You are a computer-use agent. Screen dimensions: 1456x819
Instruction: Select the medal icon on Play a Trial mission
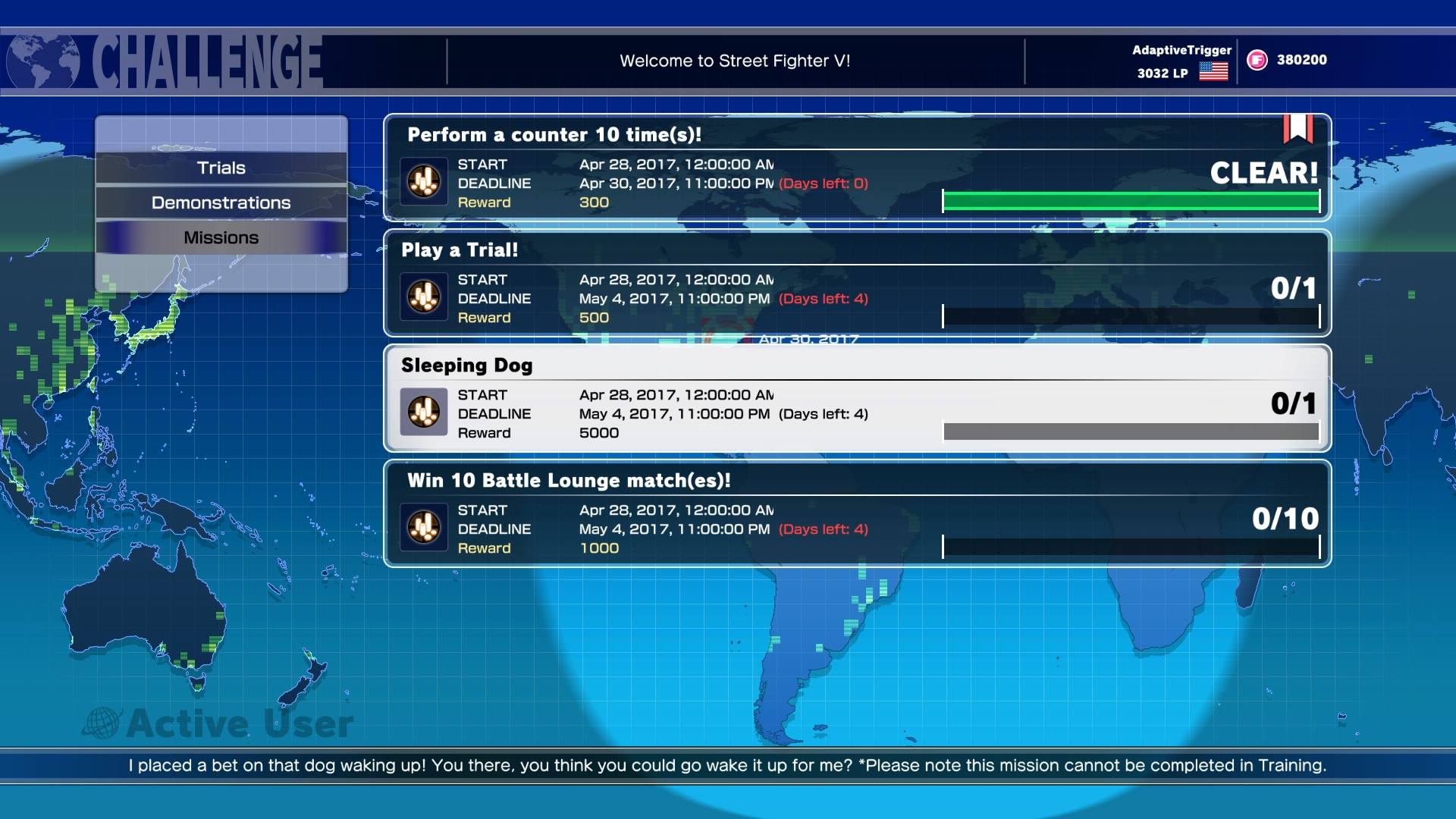423,297
